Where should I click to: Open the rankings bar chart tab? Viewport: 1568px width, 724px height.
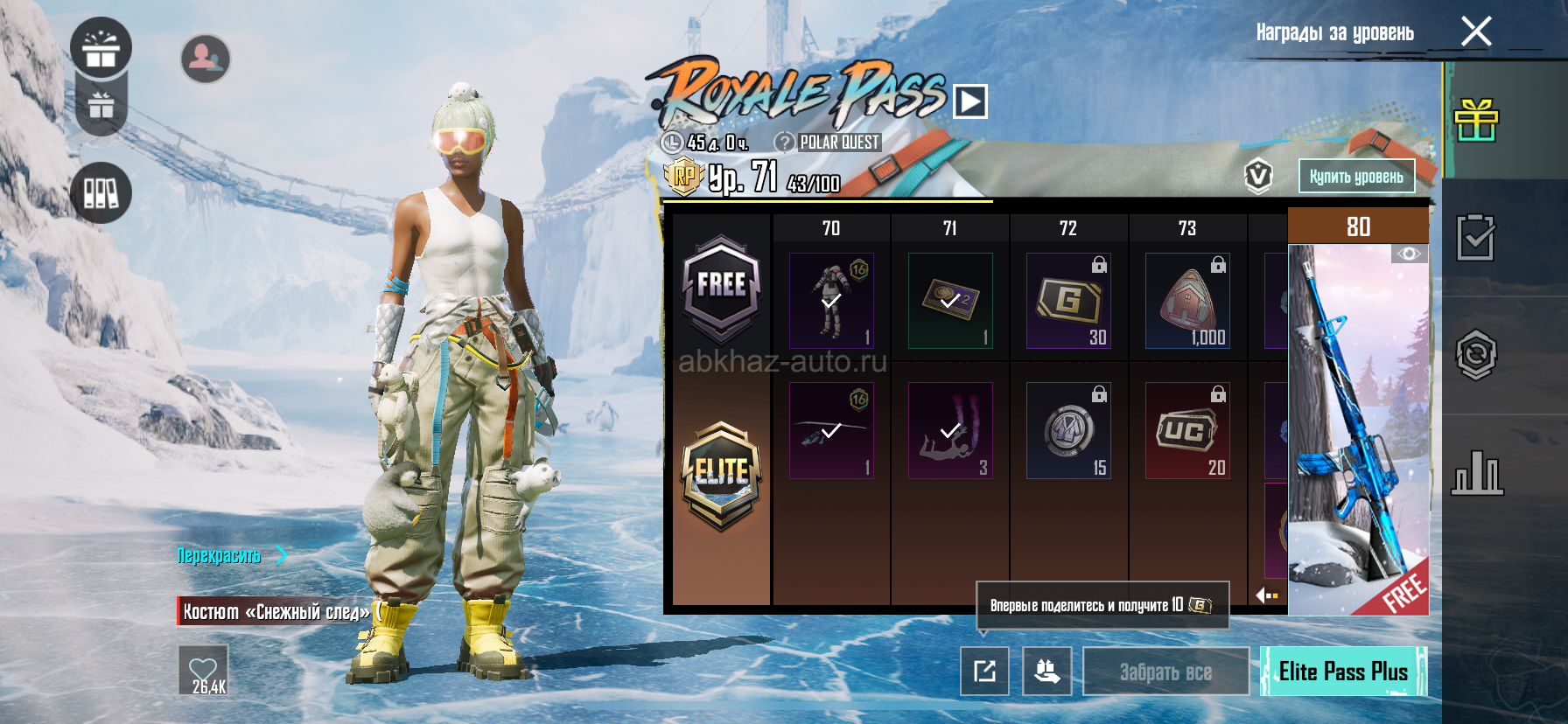coord(1476,473)
